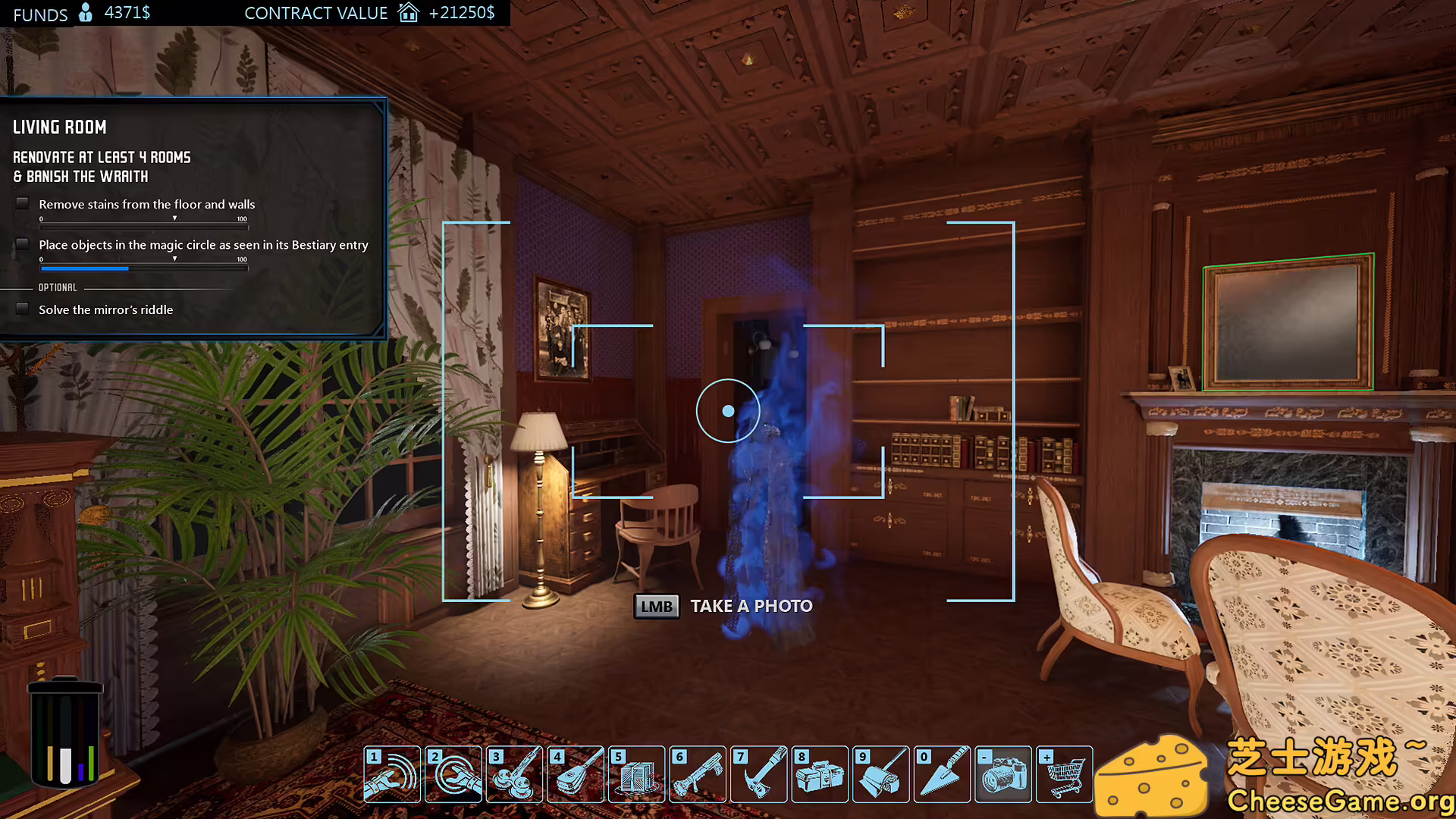Open the Living Room objectives panel header
1456x819 pixels.
tap(60, 127)
